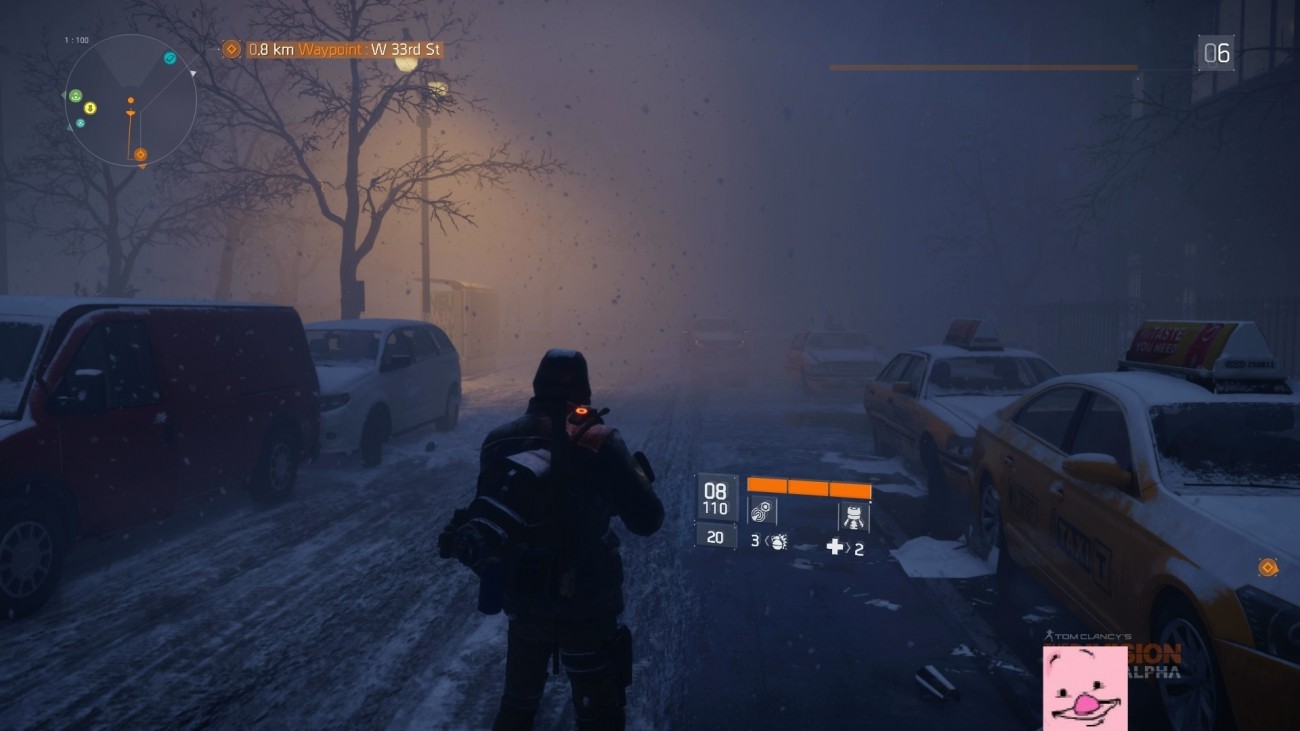Click the green extraction icon on the minimap

pyautogui.click(x=76, y=96)
